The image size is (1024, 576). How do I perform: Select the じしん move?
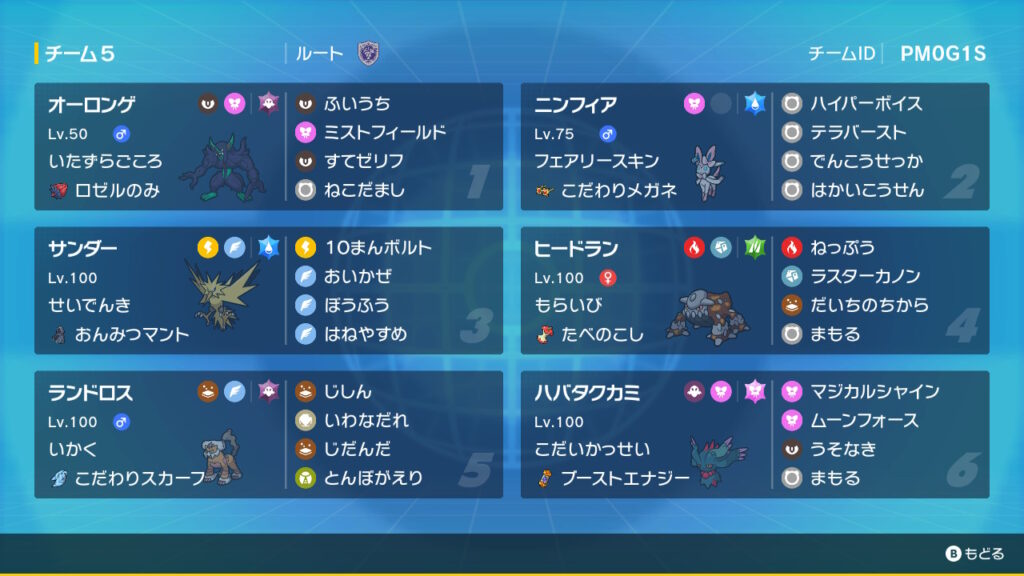coord(348,392)
